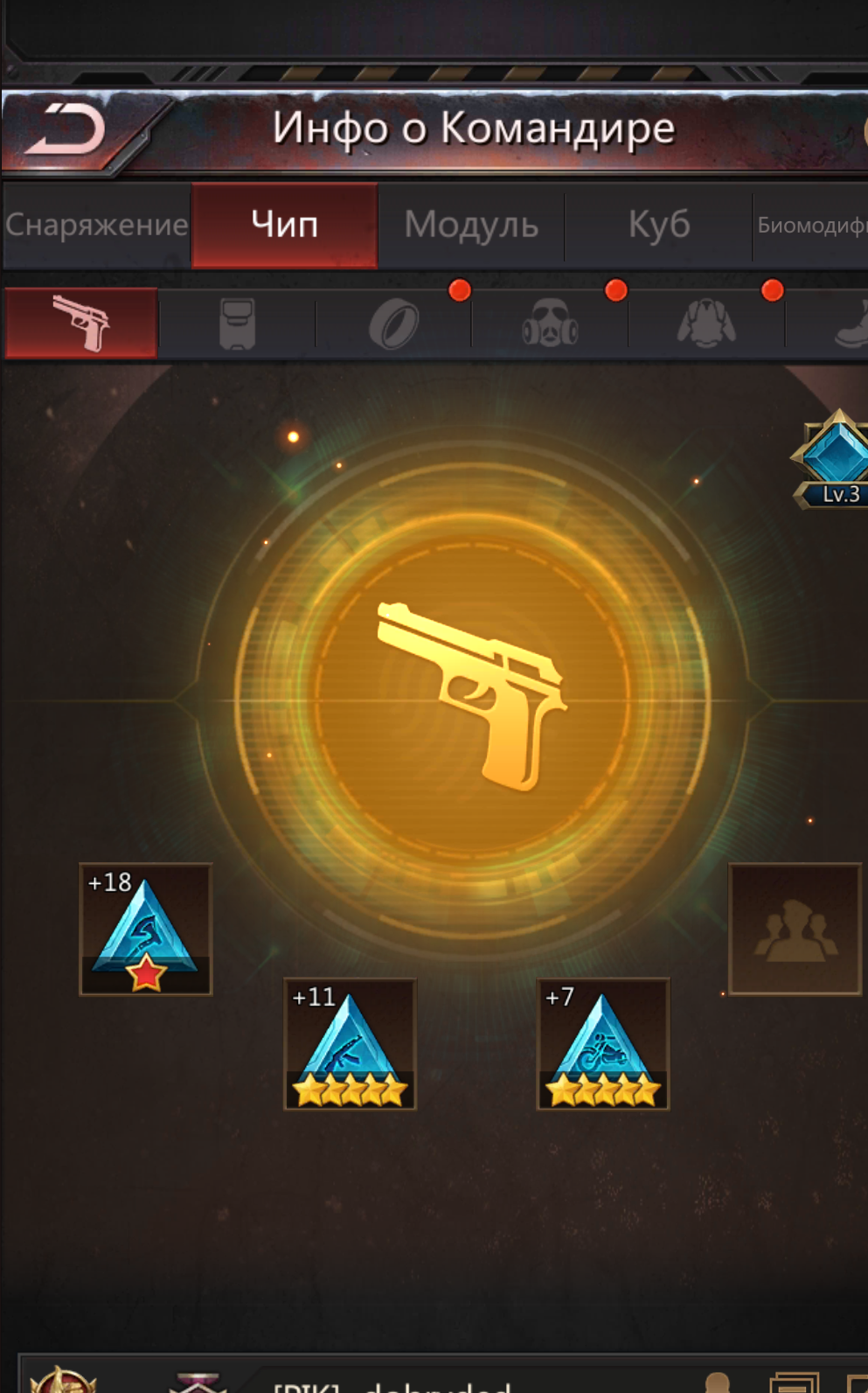Click the empty troop silhouette chip slot
The width and height of the screenshot is (868, 1393).
pos(795,929)
